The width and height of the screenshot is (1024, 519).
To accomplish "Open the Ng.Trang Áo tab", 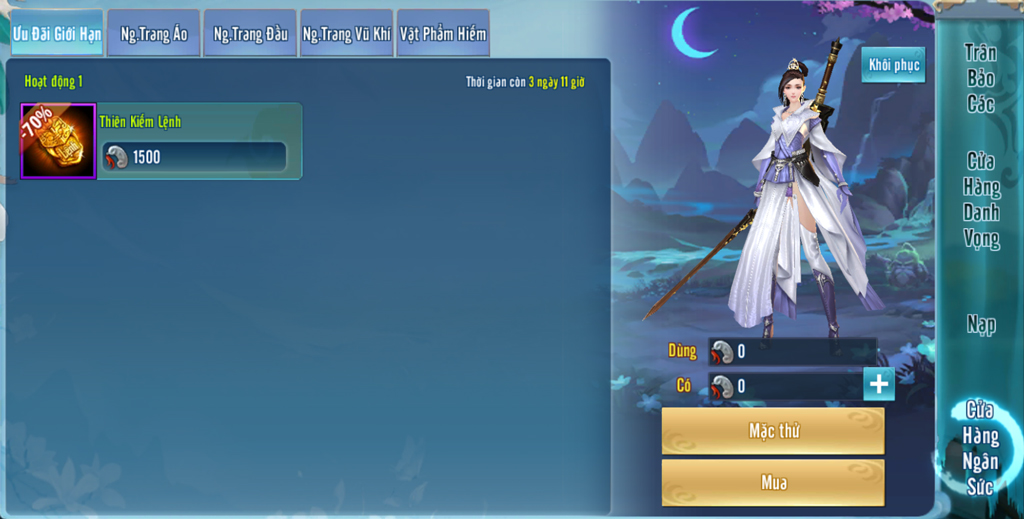I will [154, 34].
